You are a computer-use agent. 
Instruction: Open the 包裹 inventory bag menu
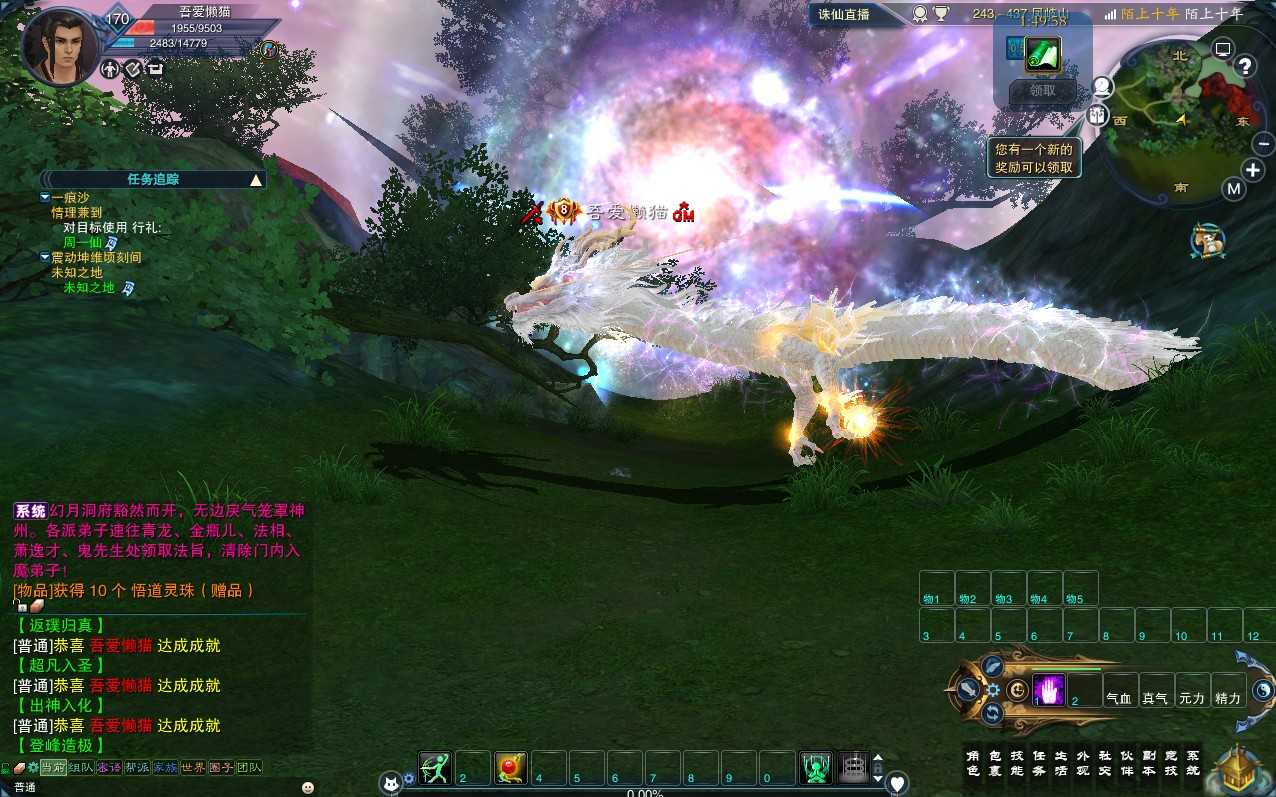995,762
